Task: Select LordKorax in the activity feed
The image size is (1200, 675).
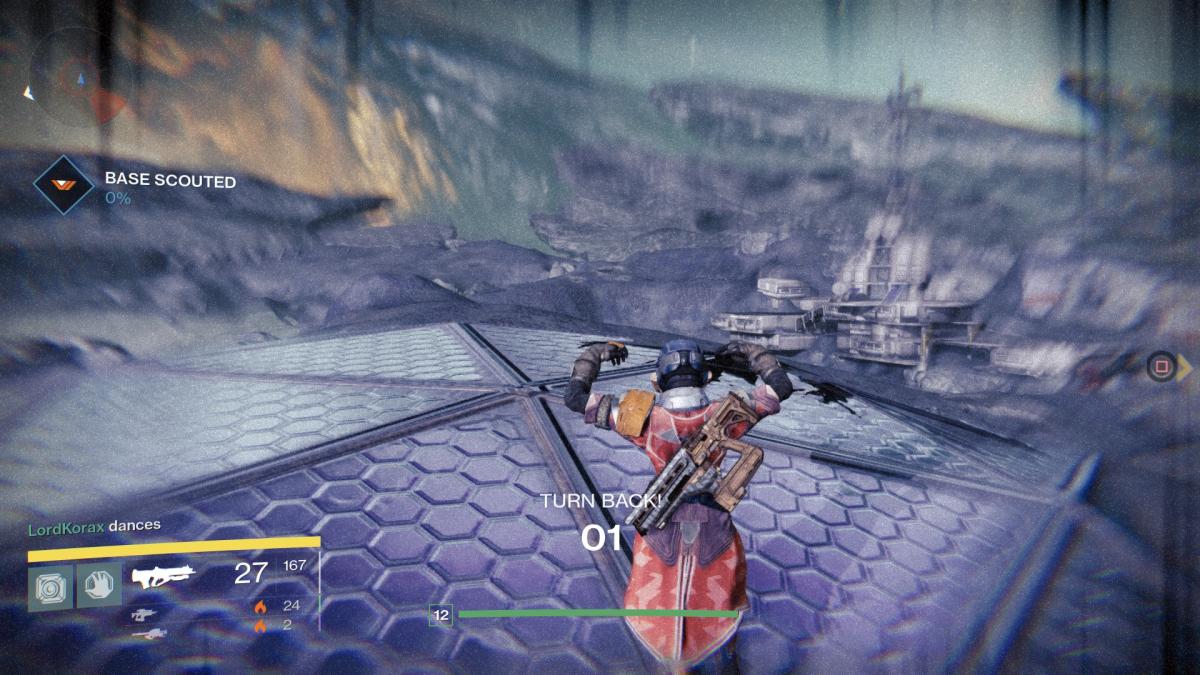Action: pyautogui.click(x=65, y=525)
